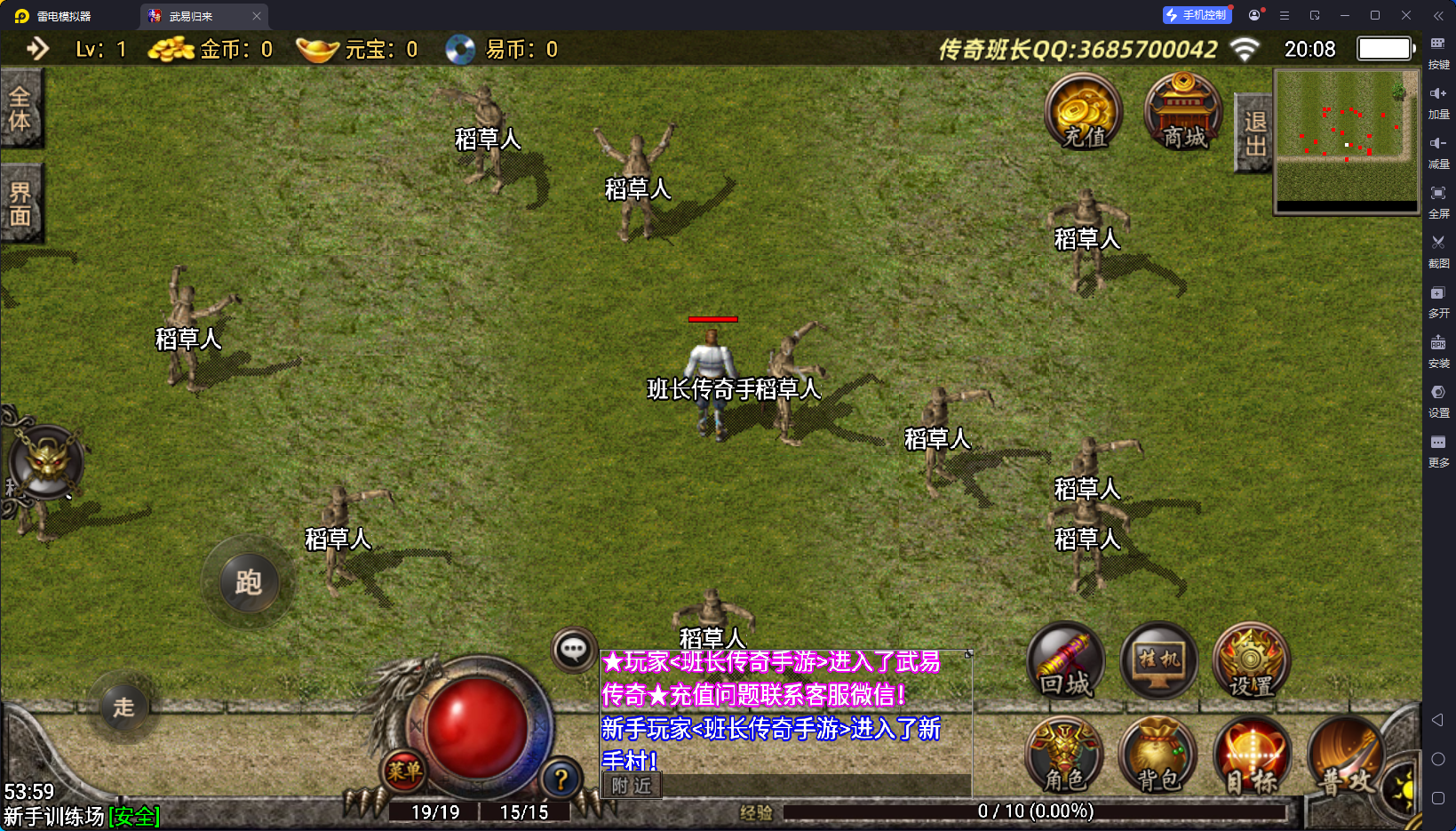Open the 充值 recharge shop
The image size is (1456, 831).
click(x=1083, y=113)
